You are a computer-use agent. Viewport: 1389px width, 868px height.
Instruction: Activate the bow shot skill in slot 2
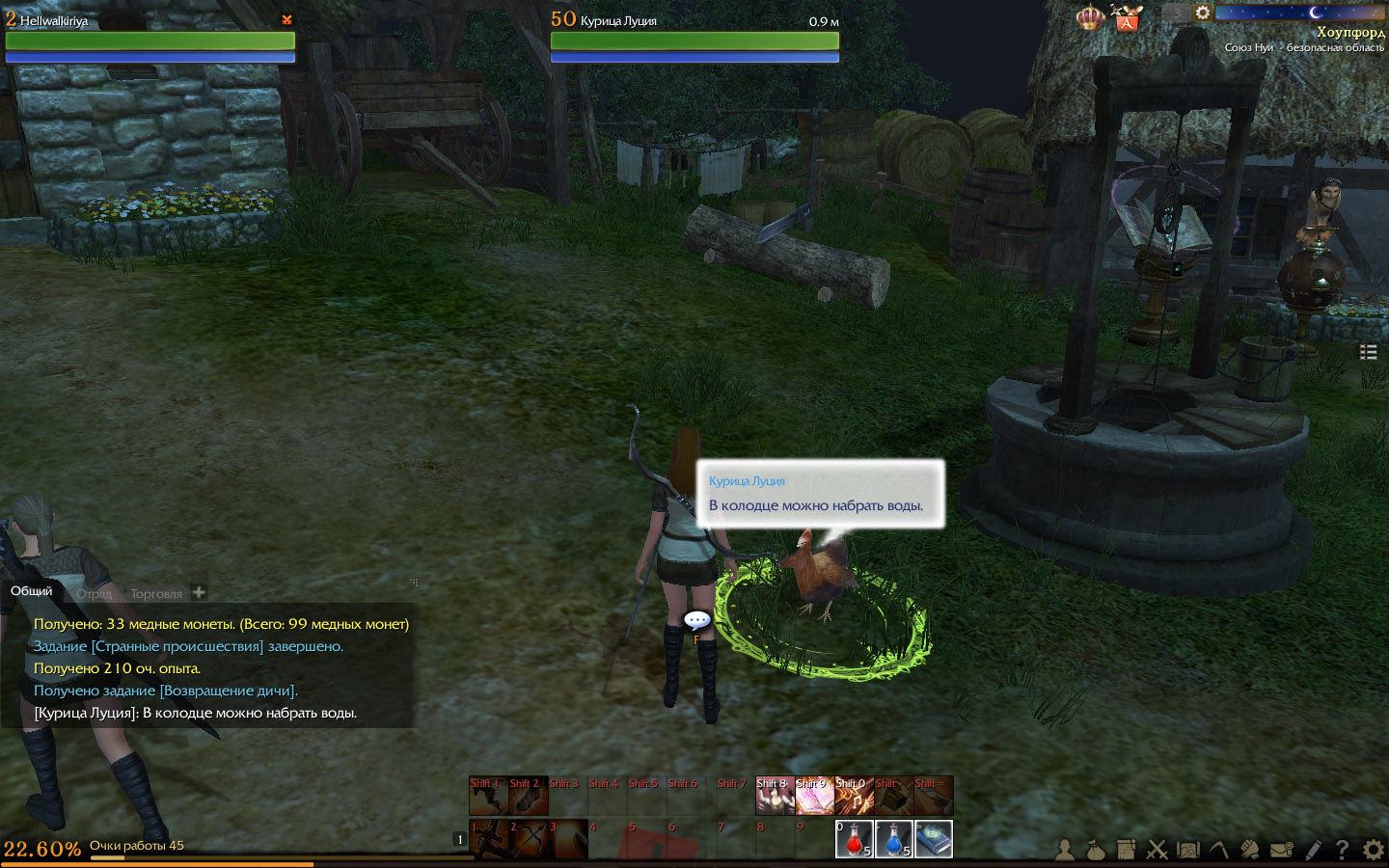pyautogui.click(x=528, y=839)
